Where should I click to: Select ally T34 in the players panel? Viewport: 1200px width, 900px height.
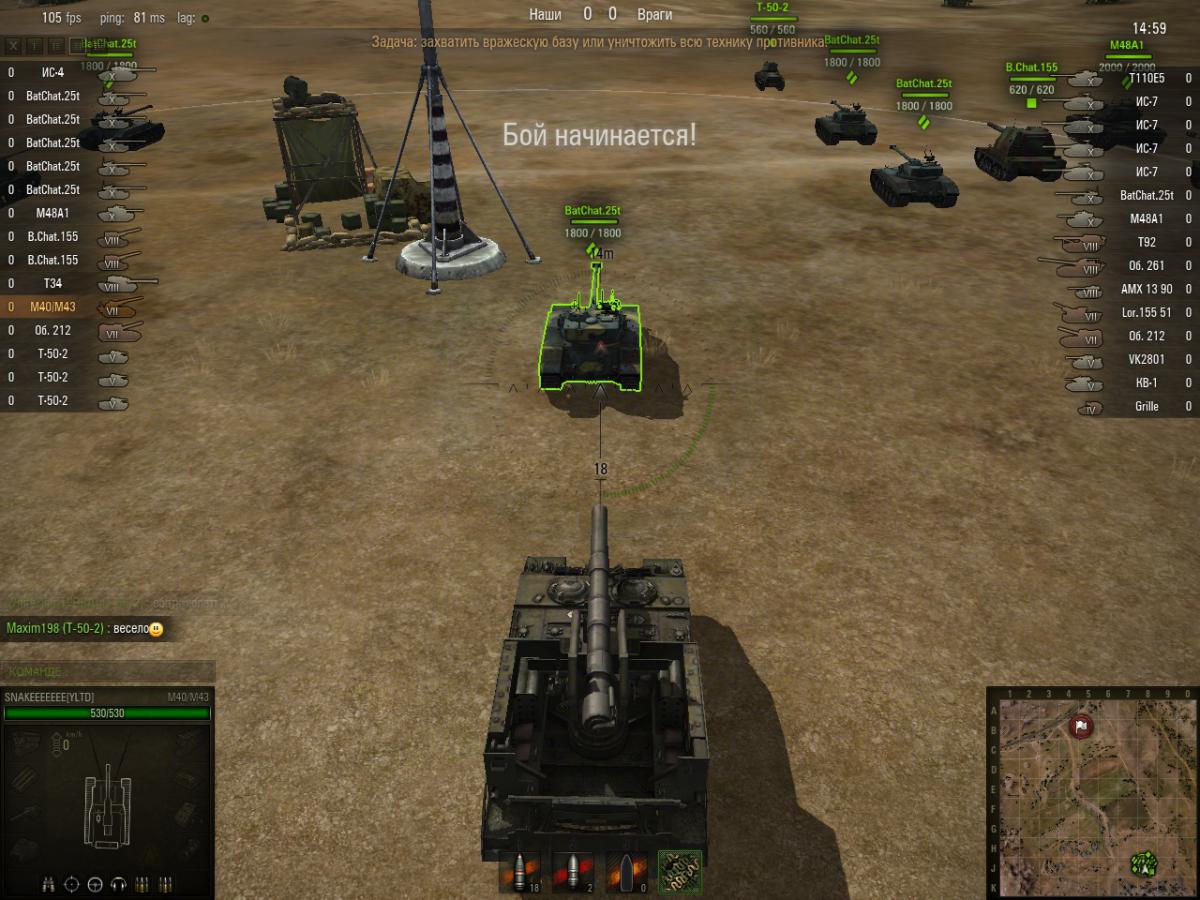(x=54, y=283)
